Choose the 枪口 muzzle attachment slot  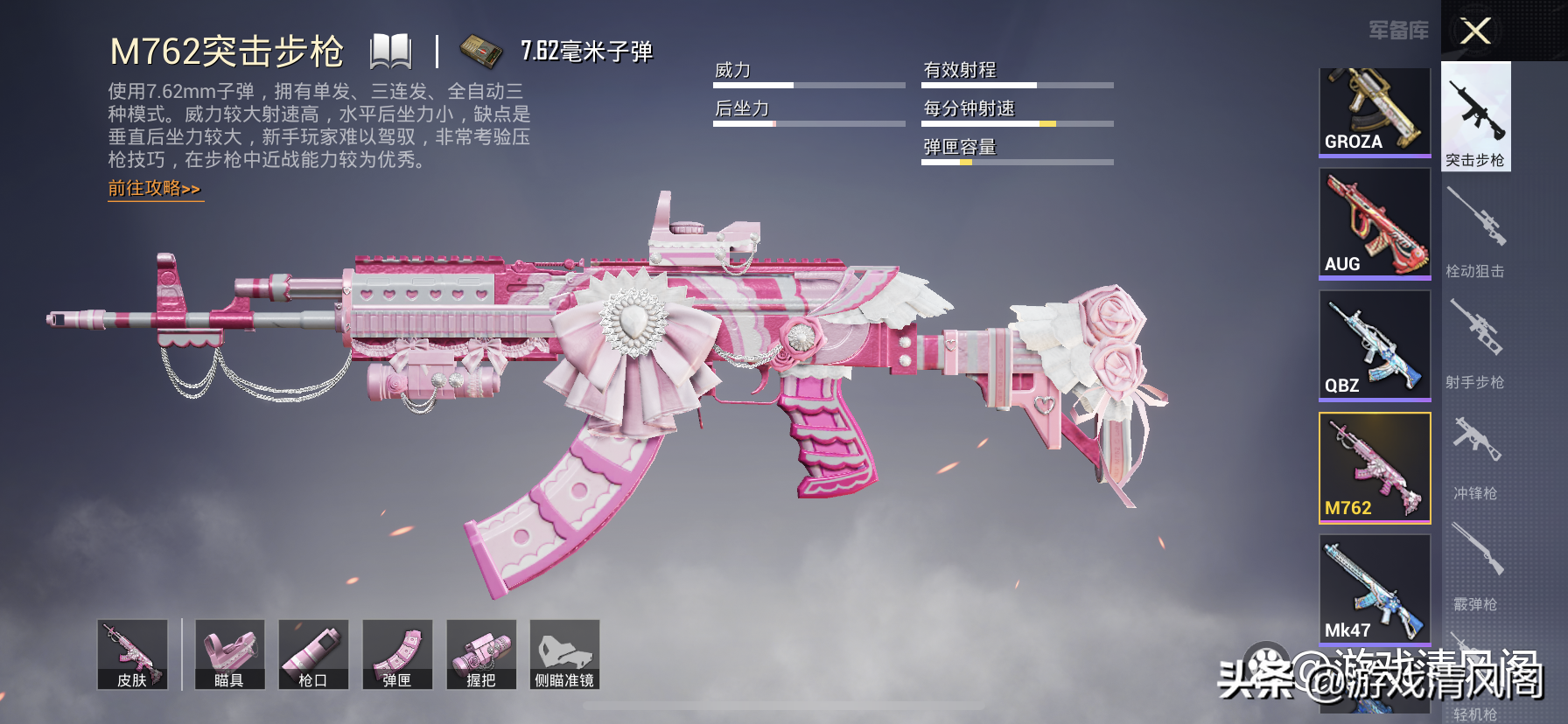point(313,655)
